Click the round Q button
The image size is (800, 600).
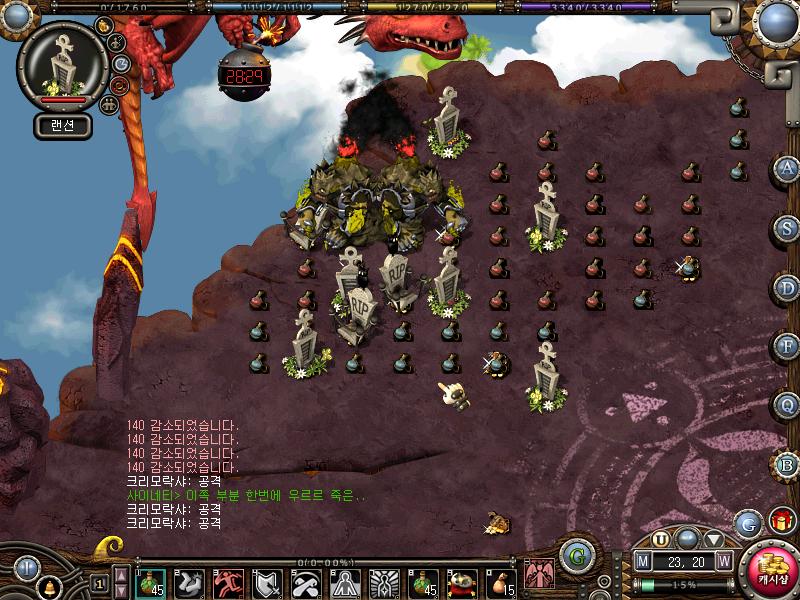(x=787, y=405)
